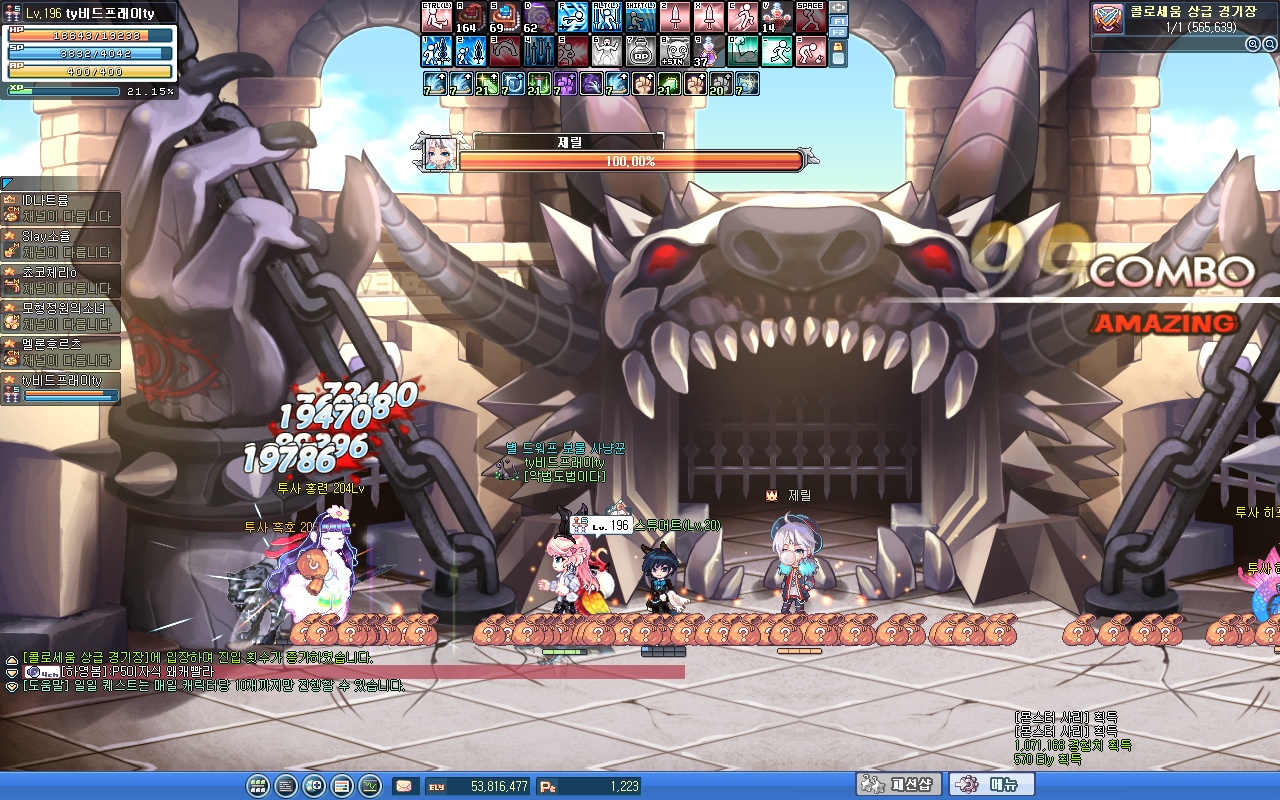Use the heart chocolate box item with 164
The height and width of the screenshot is (800, 1280).
[x=471, y=17]
